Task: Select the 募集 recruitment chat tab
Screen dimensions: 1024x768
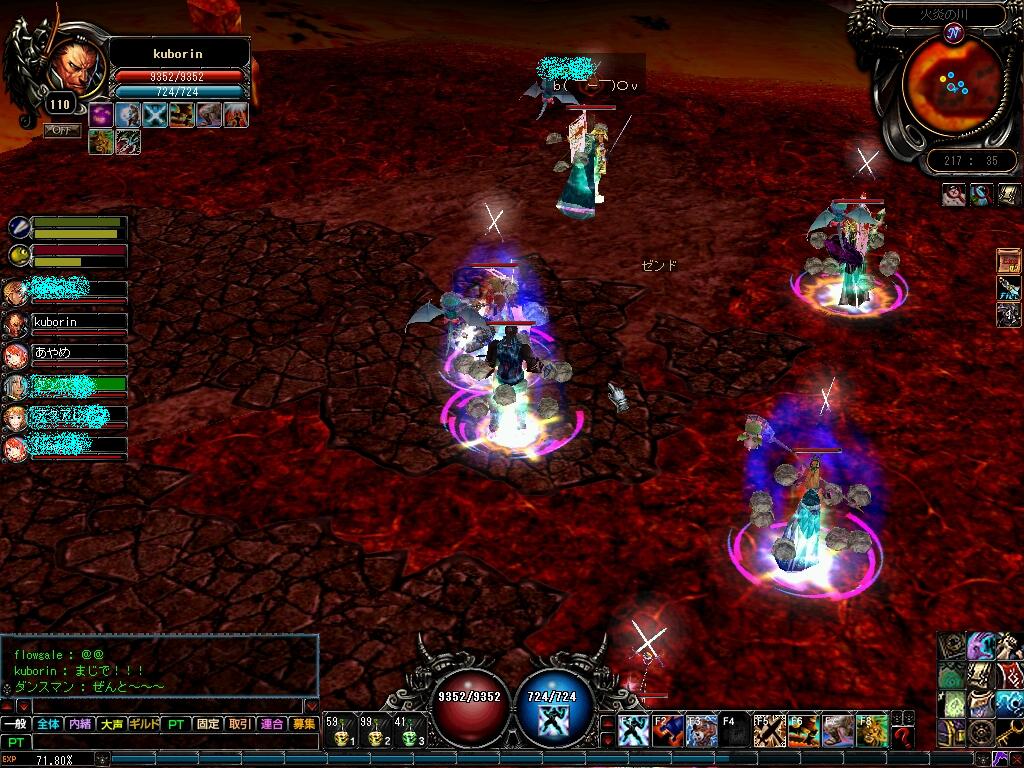Action: [303, 724]
